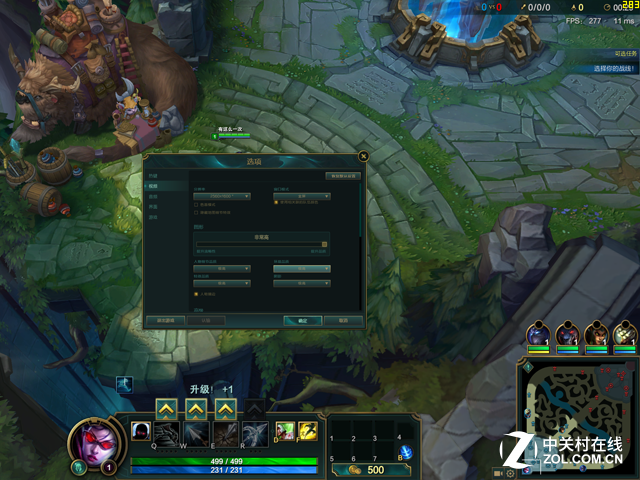The width and height of the screenshot is (640, 480).
Task: Open the shop via the gold counter
Action: tap(364, 469)
